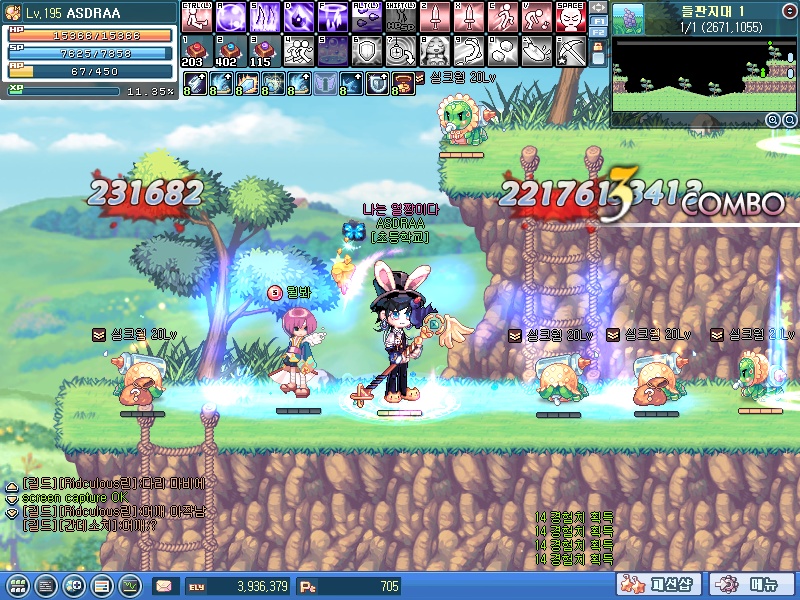The height and width of the screenshot is (600, 800).
Task: Click the graph icon button in bottom bar
Action: [130, 585]
